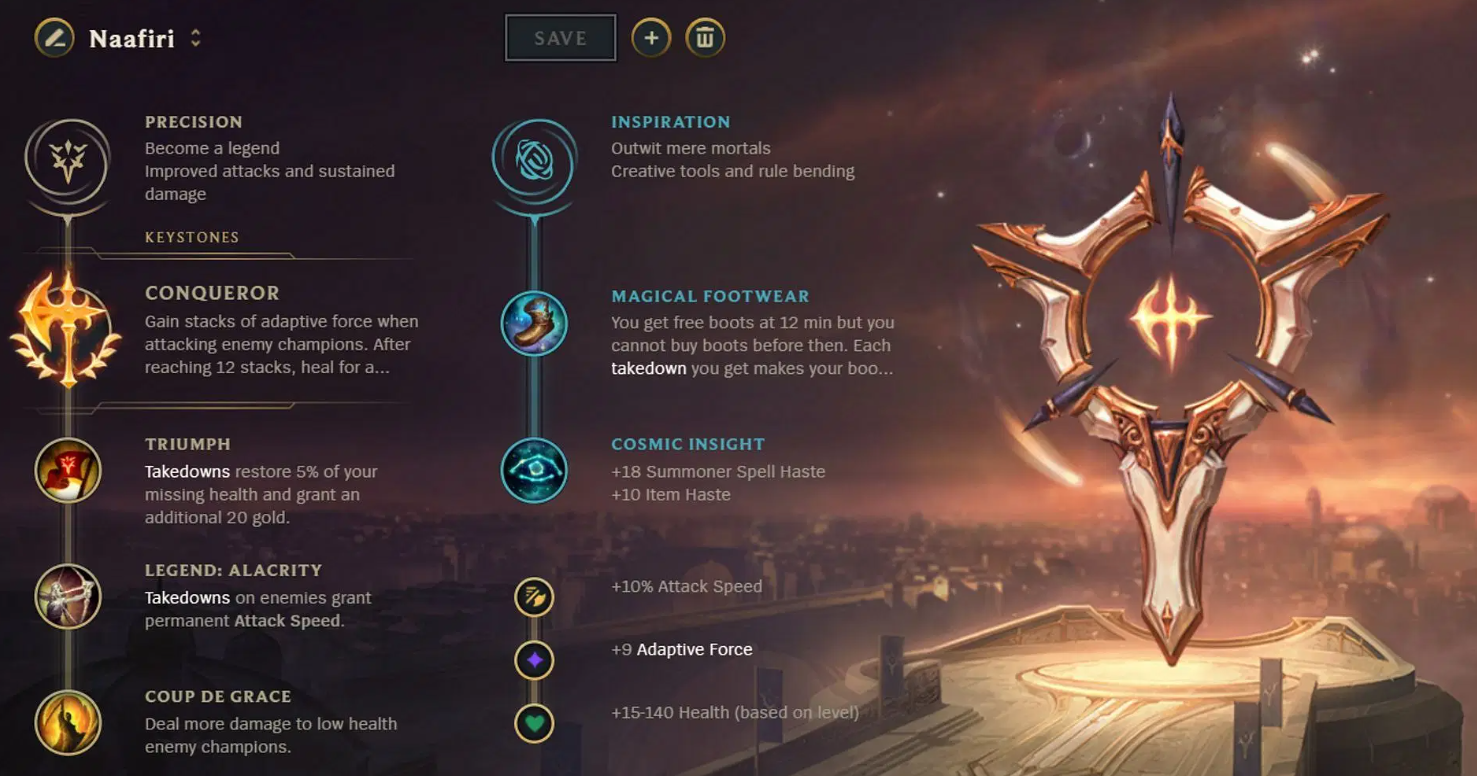The image size is (1477, 776).
Task: Open the Naafiri rune page dropdown
Action: pos(196,39)
